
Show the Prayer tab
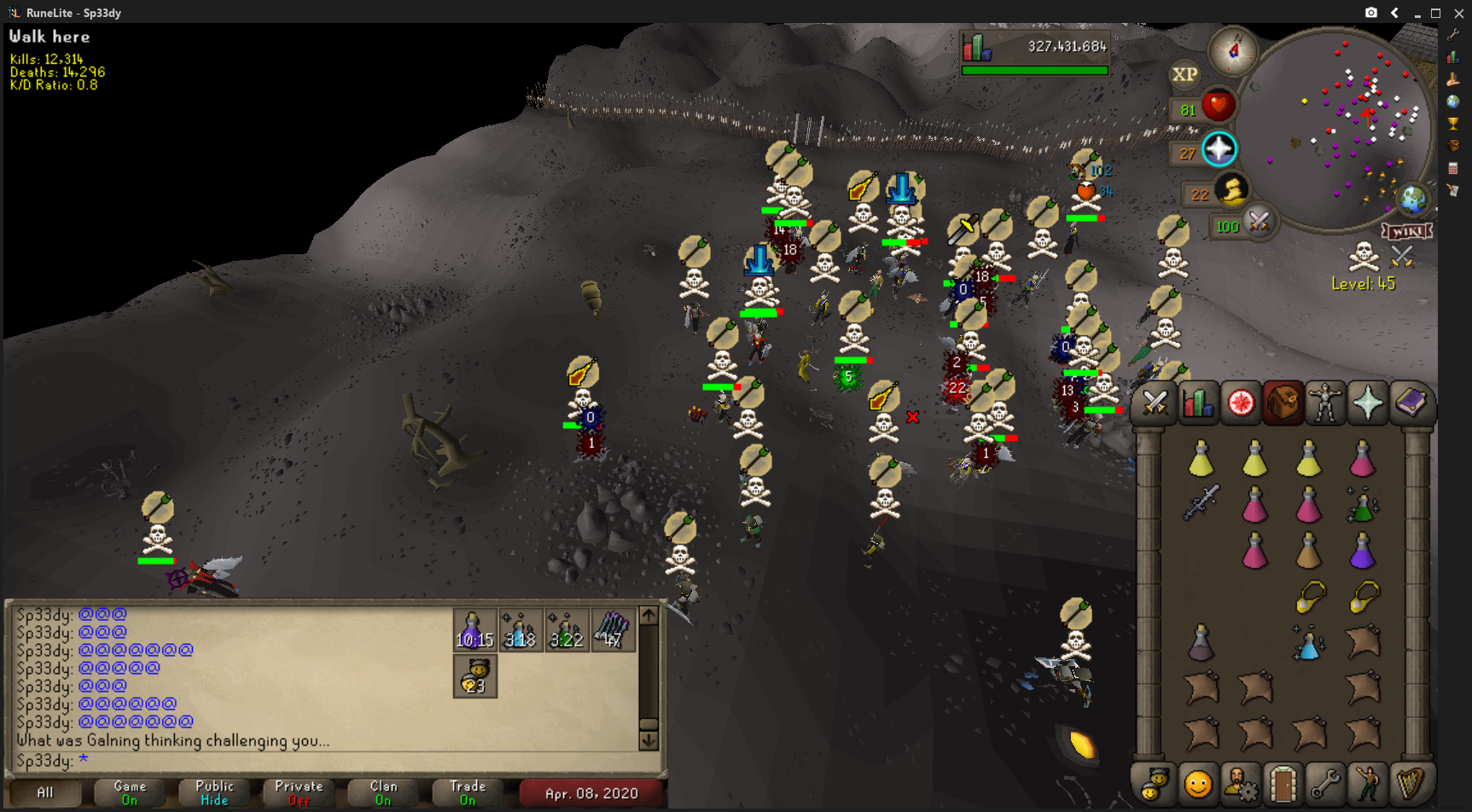coord(1367,403)
